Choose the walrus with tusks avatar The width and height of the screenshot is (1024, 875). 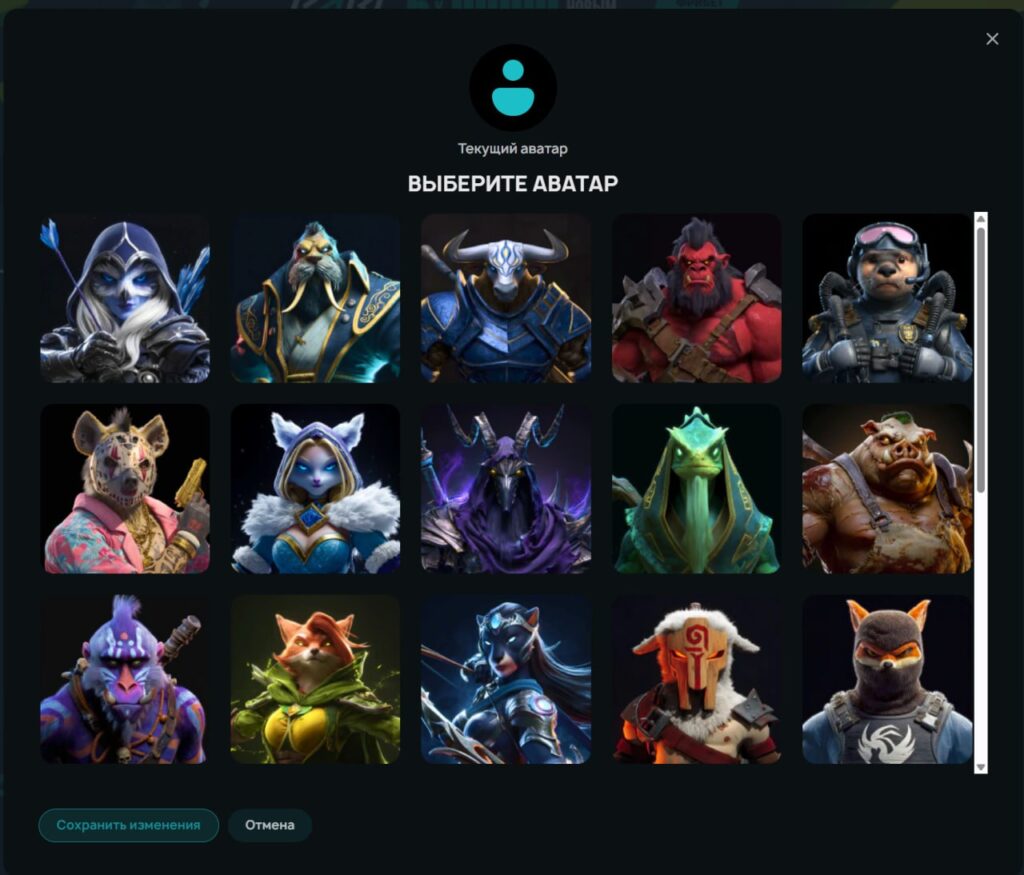coord(316,298)
